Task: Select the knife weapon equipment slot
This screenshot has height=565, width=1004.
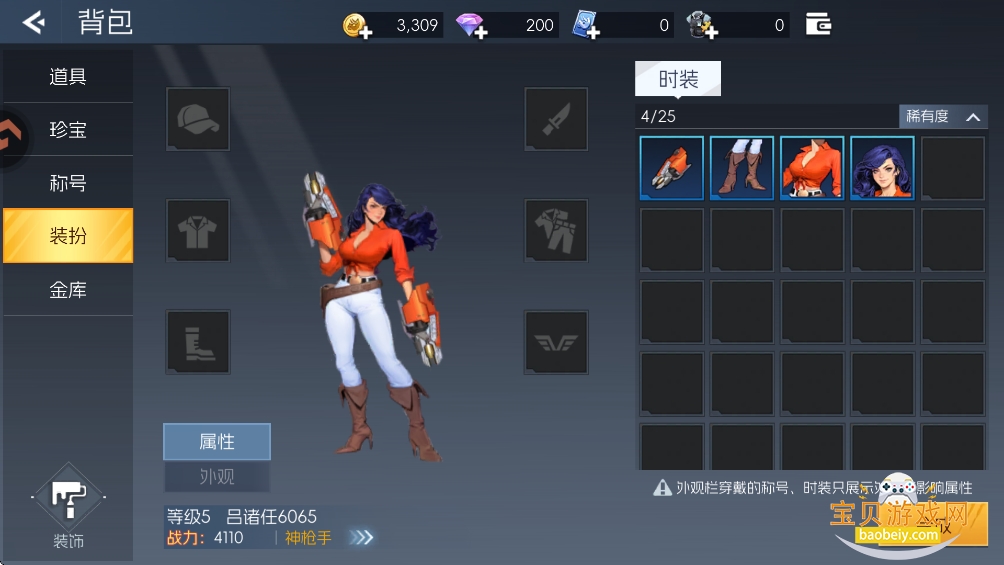Action: tap(556, 120)
